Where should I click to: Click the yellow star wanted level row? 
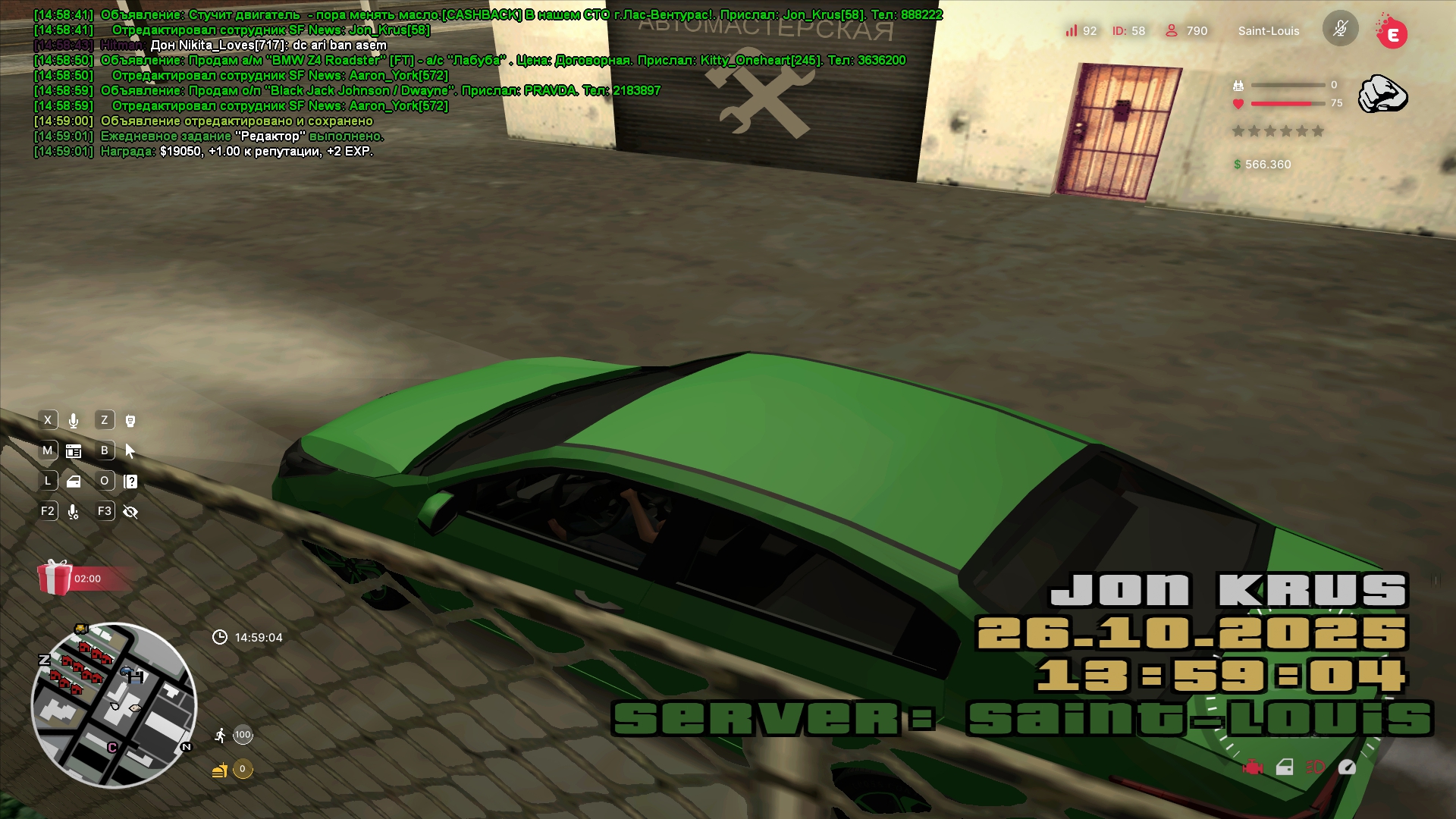pos(1278,131)
